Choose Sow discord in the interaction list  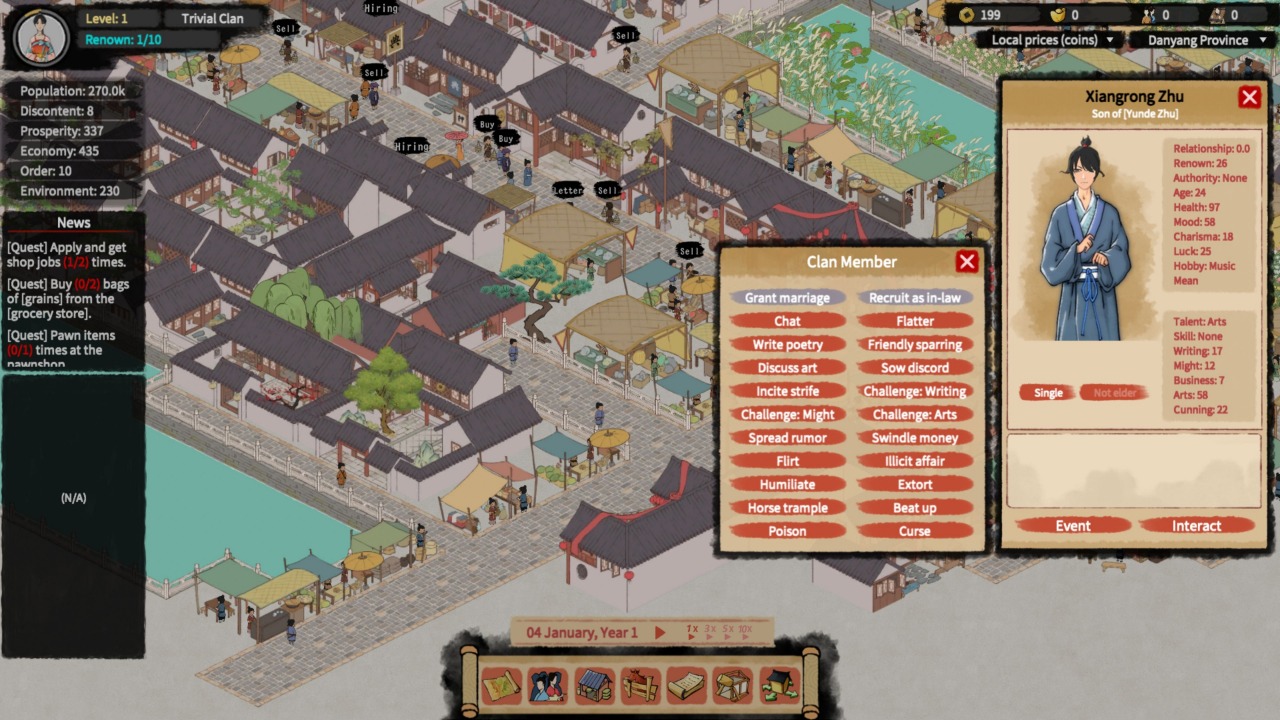(x=914, y=367)
